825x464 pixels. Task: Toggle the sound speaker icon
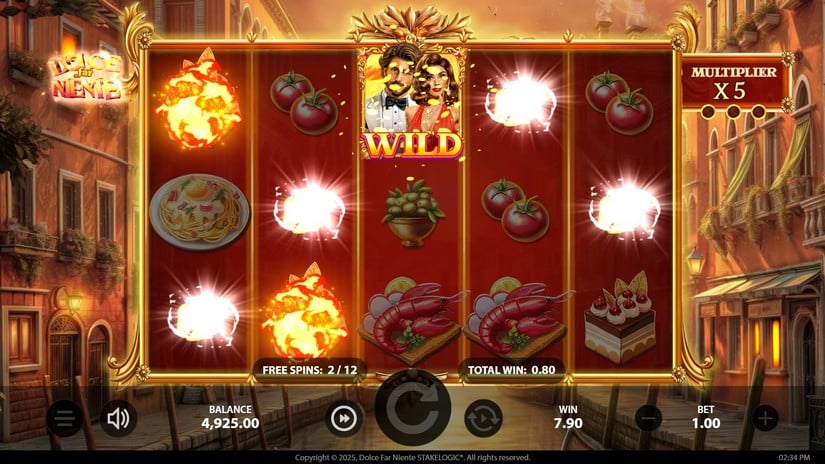(118, 417)
